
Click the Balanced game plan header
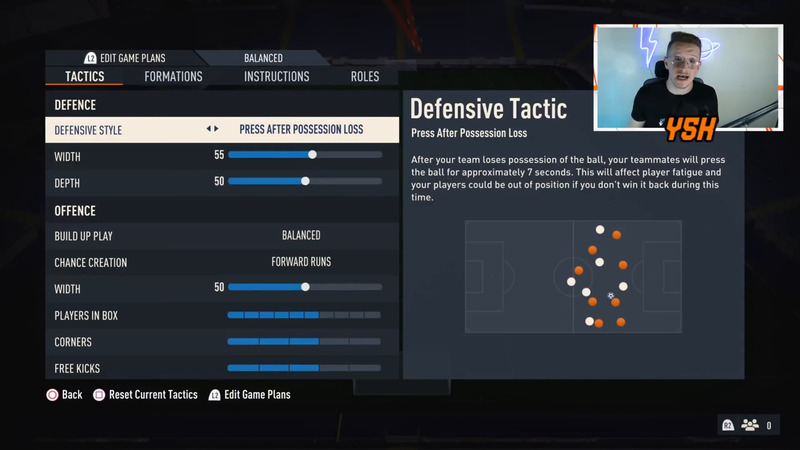tap(263, 58)
